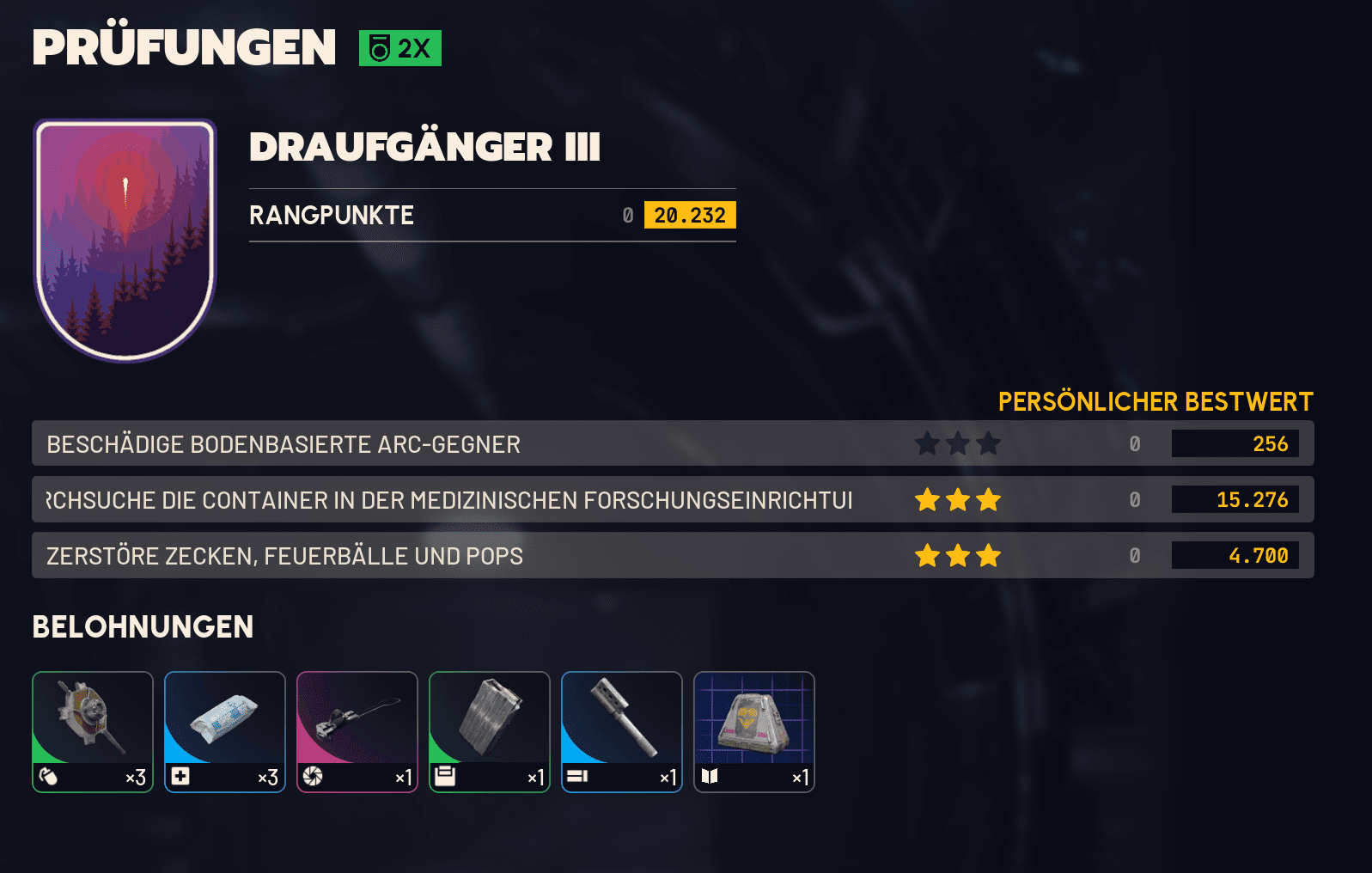Open the heart-marked crate blueprint reward
1372x873 pixels.
coord(754,731)
